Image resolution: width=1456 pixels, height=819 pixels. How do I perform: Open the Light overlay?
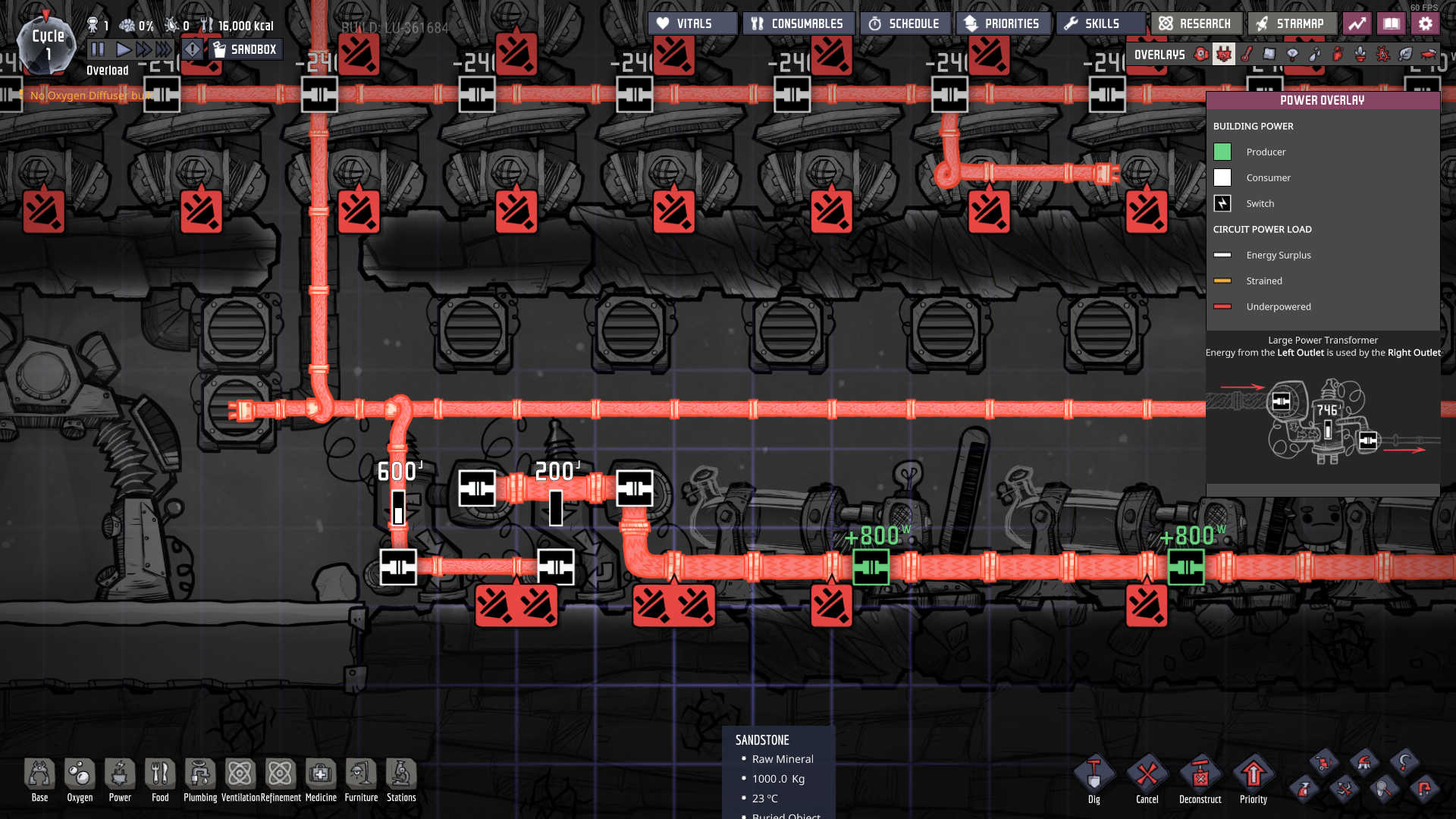click(1290, 54)
